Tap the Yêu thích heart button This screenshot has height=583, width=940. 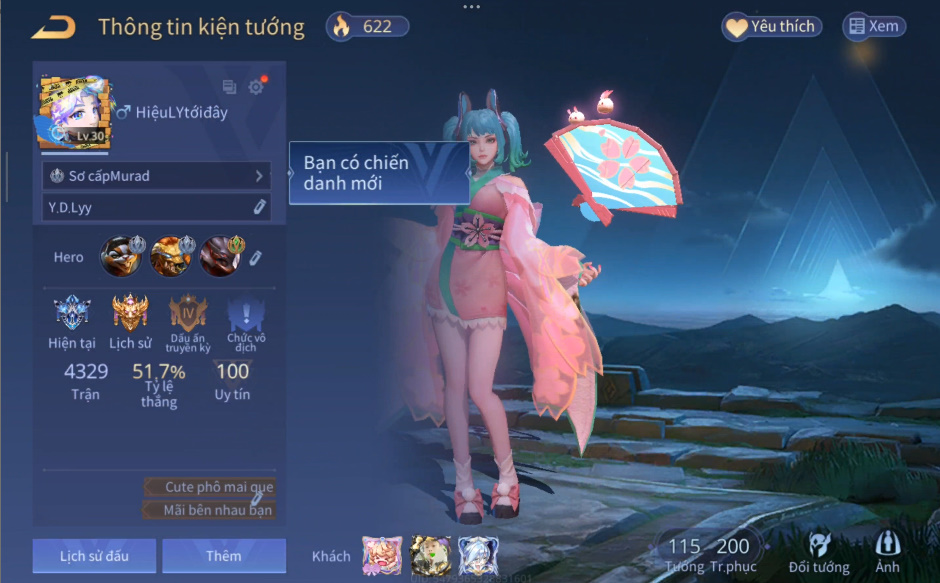click(771, 27)
